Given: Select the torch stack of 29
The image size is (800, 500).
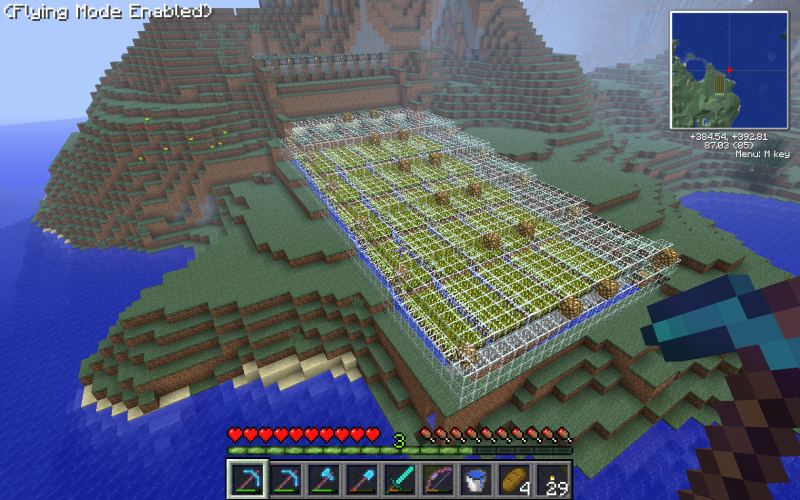Looking at the screenshot, I should coord(552,479).
